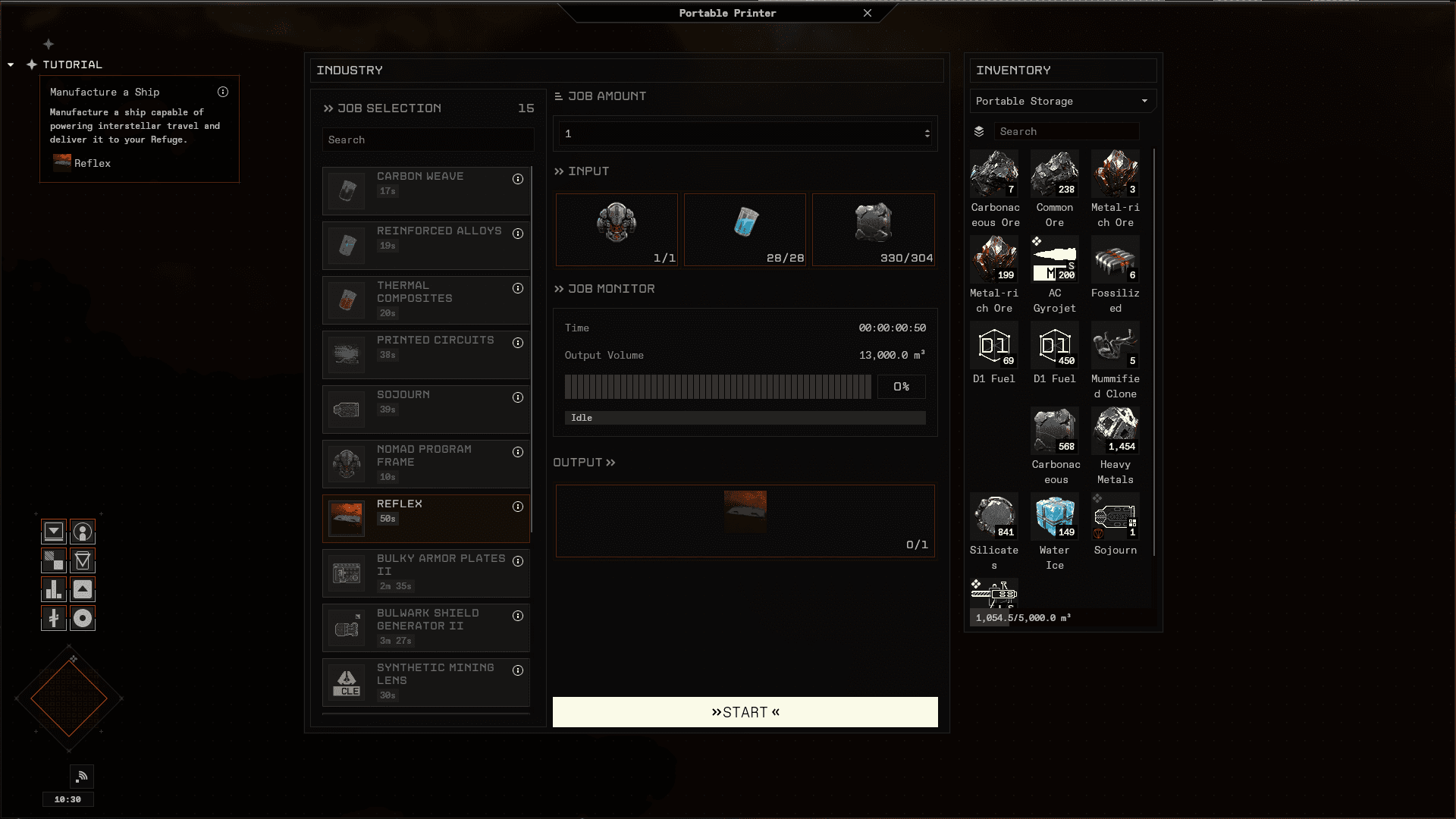The height and width of the screenshot is (819, 1456).
Task: Select the Synthetic Mining Lens job
Action: [425, 682]
